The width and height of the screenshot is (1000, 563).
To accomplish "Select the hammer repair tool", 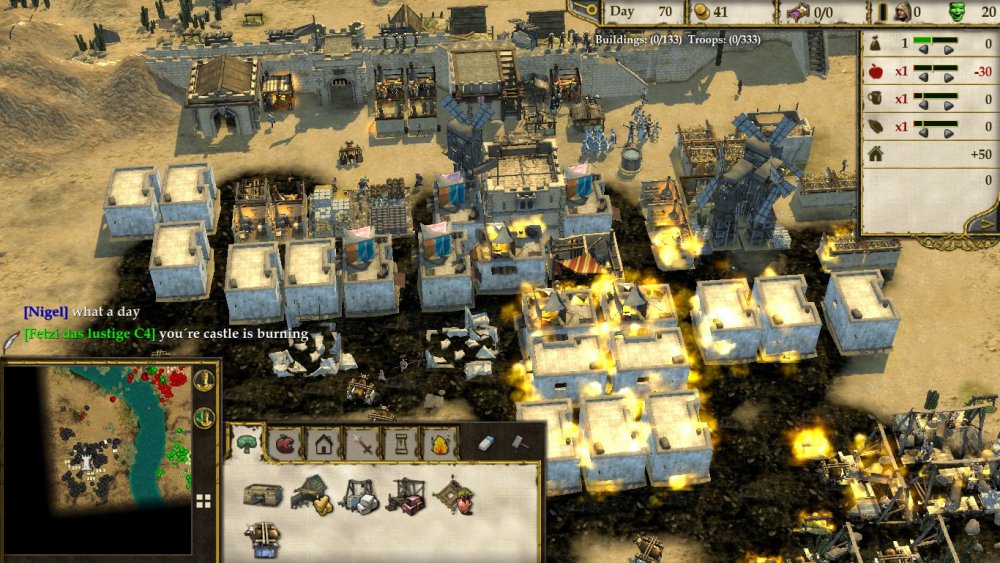I will click(520, 443).
